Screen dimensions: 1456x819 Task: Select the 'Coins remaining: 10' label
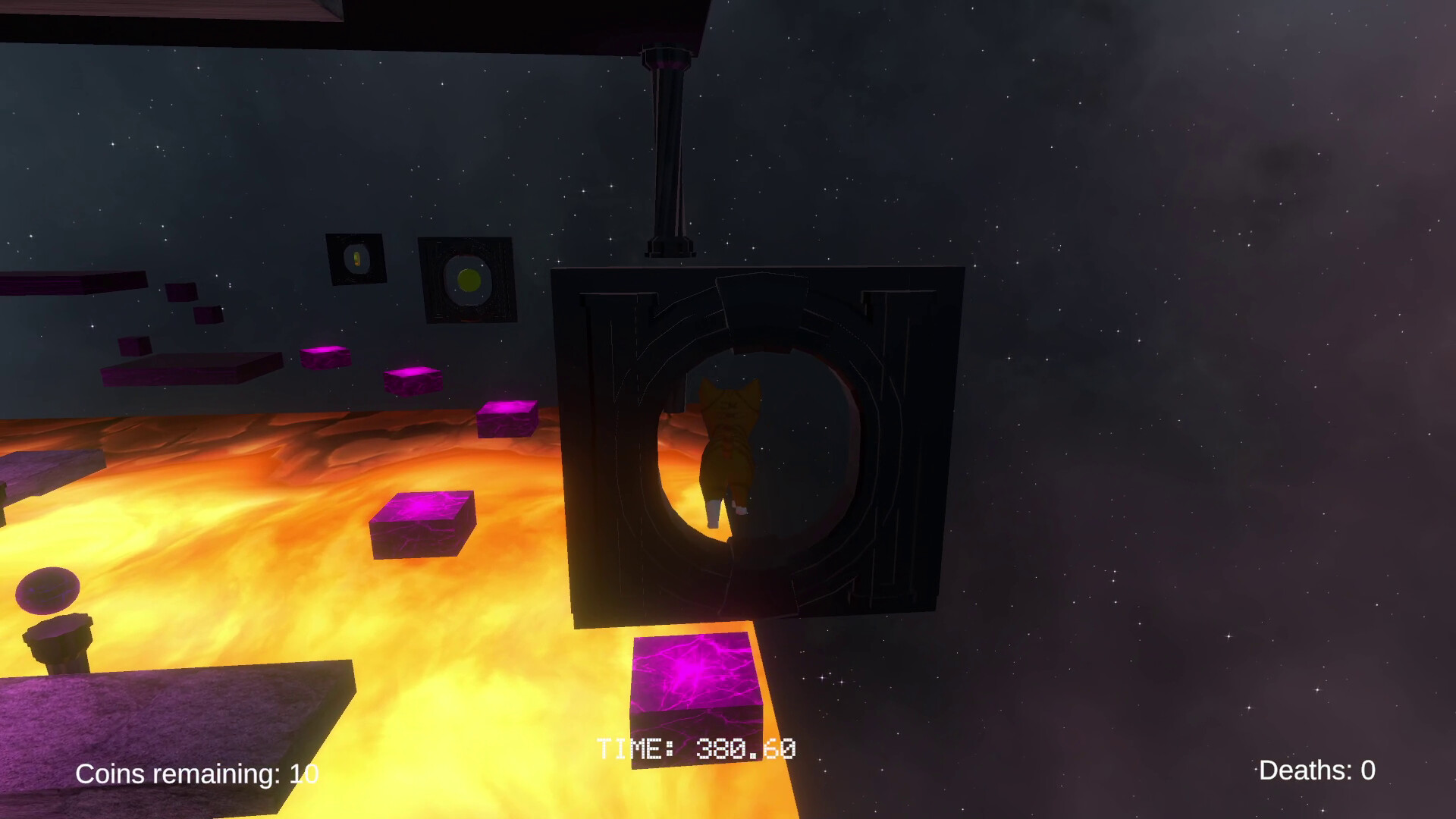pyautogui.click(x=197, y=775)
